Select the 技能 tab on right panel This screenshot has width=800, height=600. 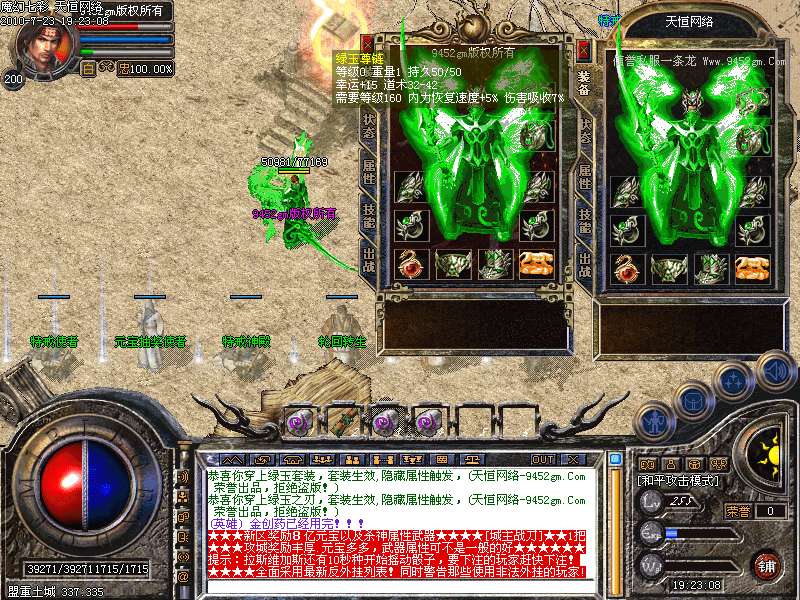click(585, 222)
